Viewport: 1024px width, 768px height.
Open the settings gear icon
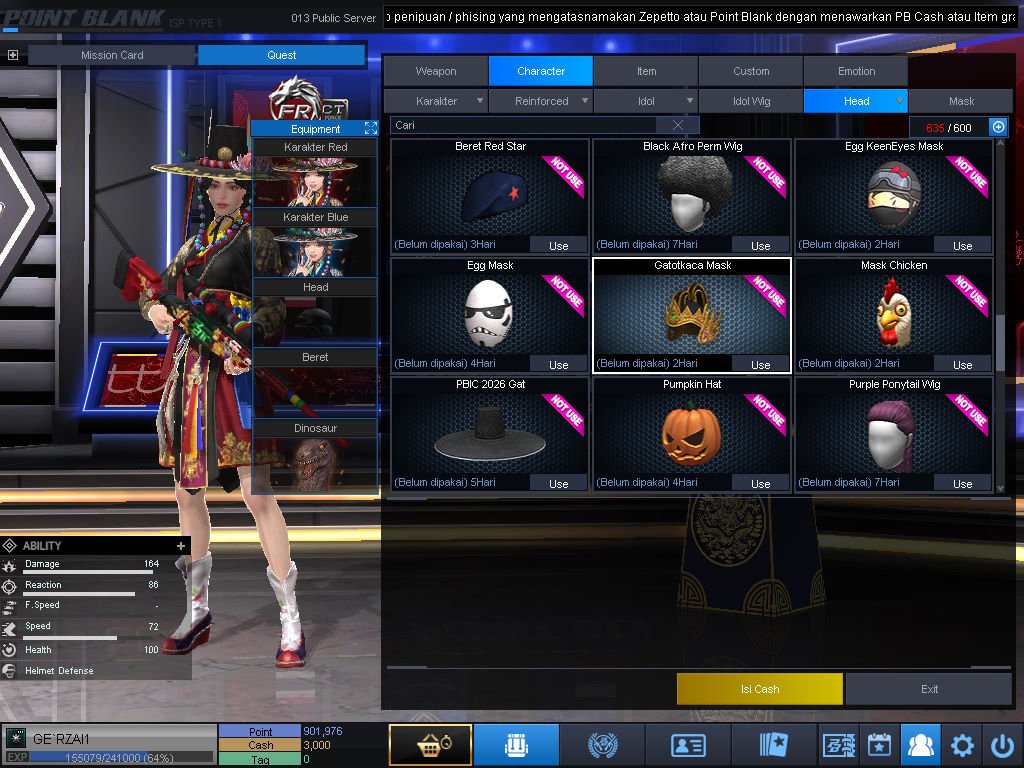[x=962, y=745]
